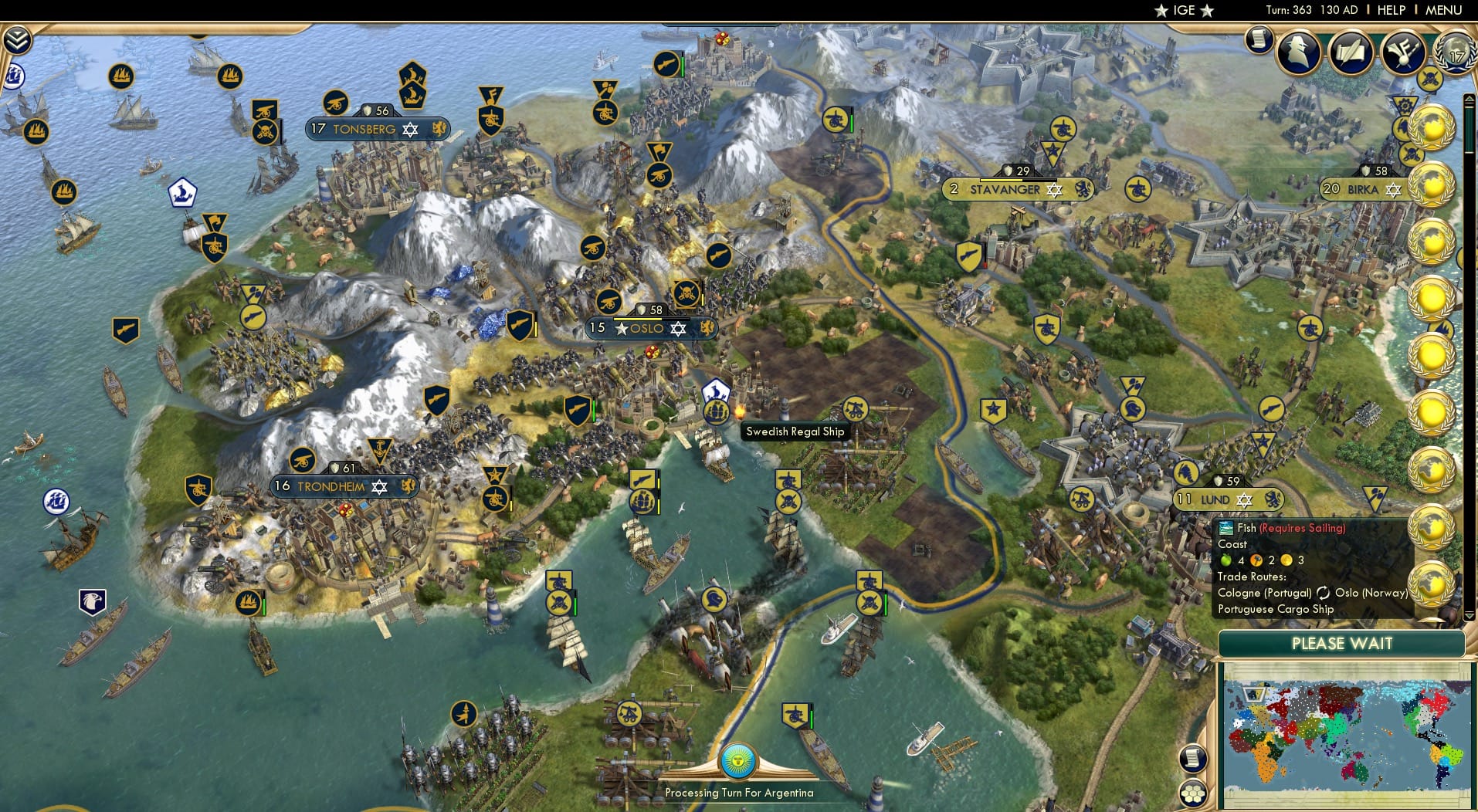Viewport: 1478px width, 812px height.
Task: Open HELP from the top bar
Action: click(1391, 10)
